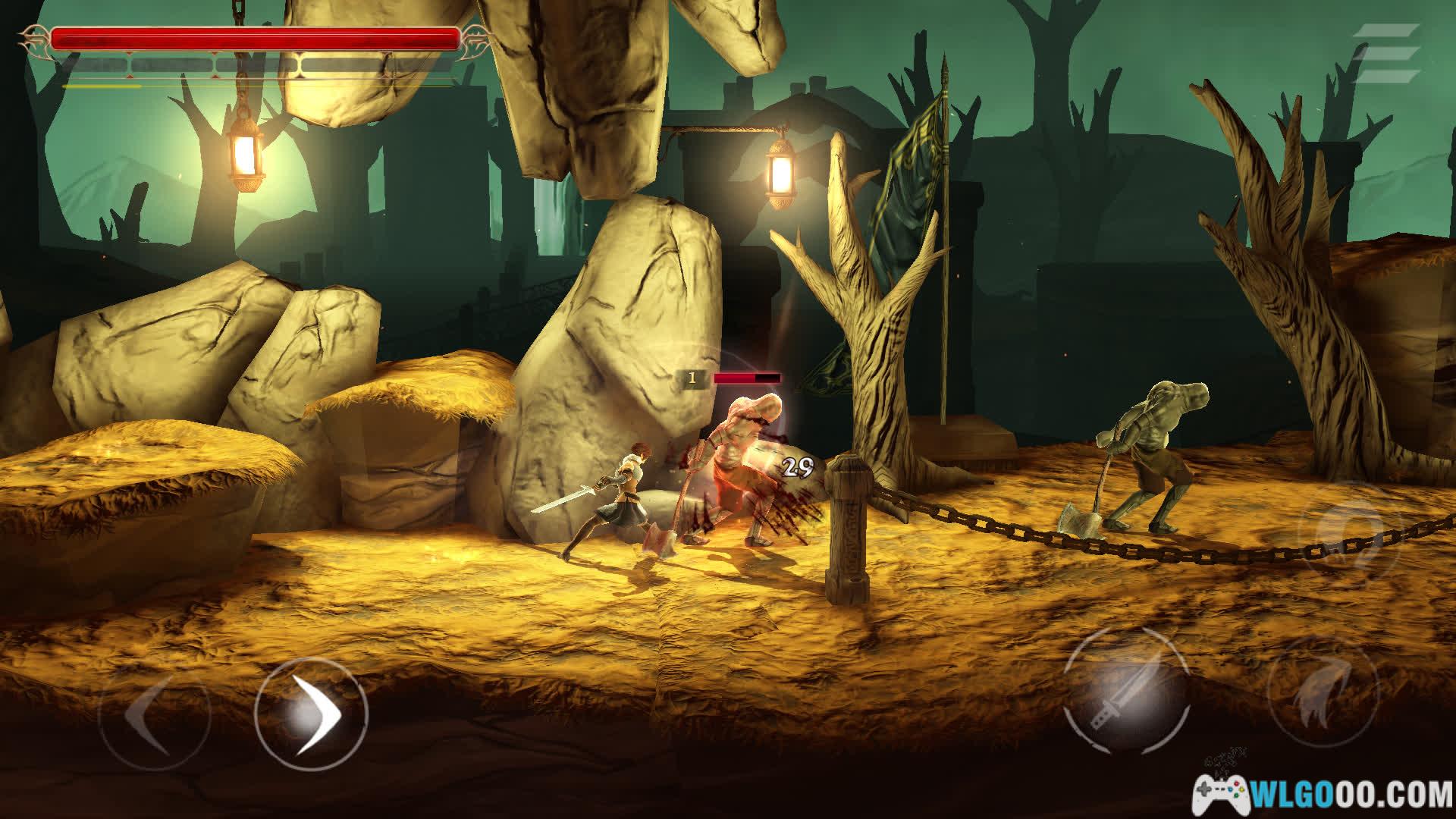Open the pause menu with three-bar icon
The image size is (1456, 819).
(1387, 52)
